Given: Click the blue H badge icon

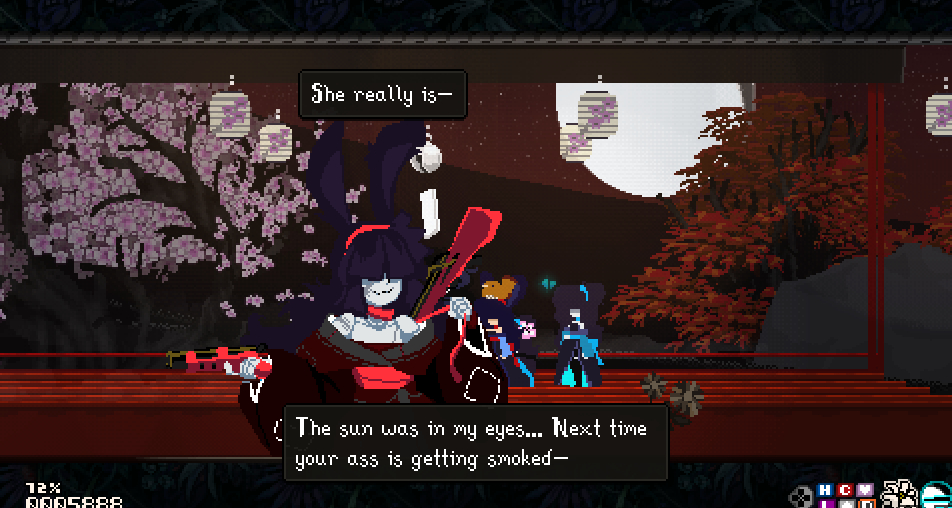Looking at the screenshot, I should pos(825,489).
